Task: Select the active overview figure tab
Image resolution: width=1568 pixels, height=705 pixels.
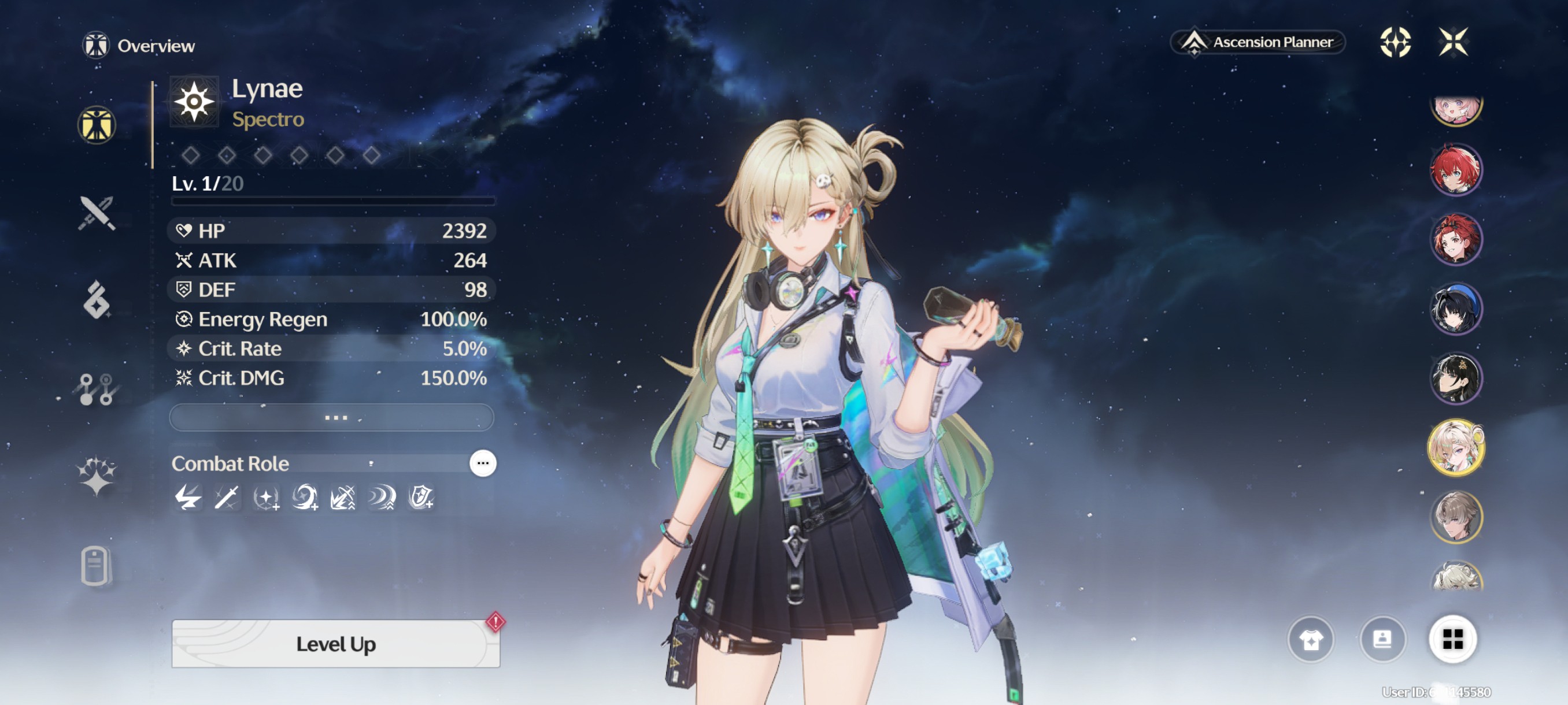Action: pyautogui.click(x=97, y=125)
